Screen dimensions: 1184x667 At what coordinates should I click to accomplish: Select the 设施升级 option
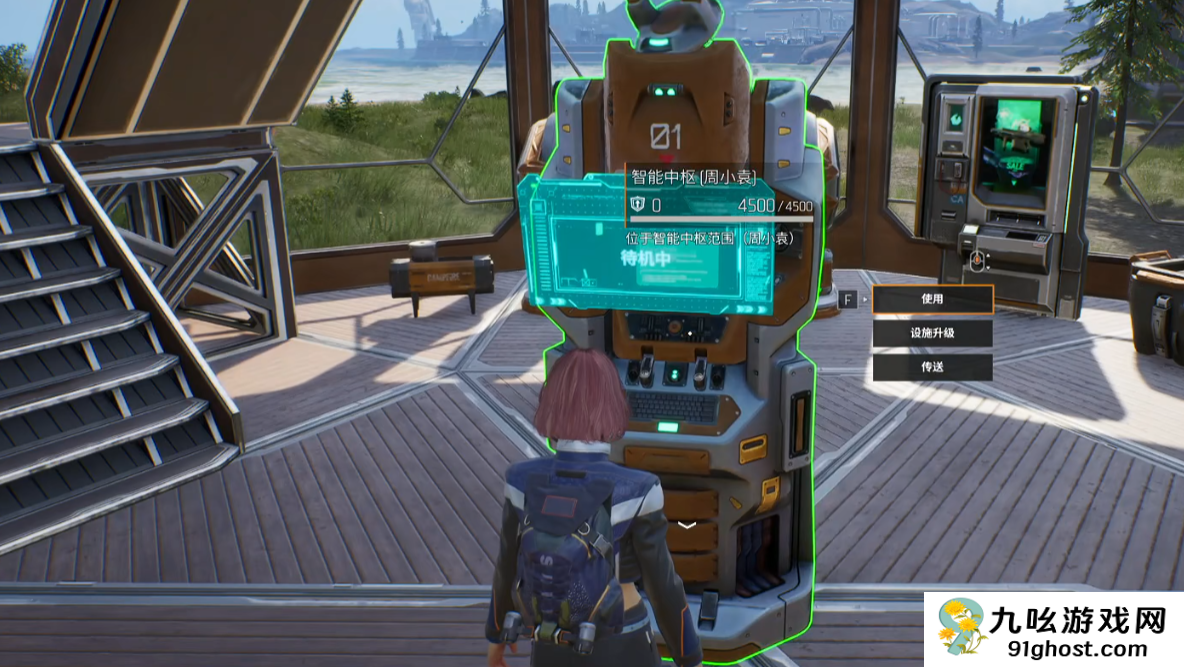(x=932, y=333)
